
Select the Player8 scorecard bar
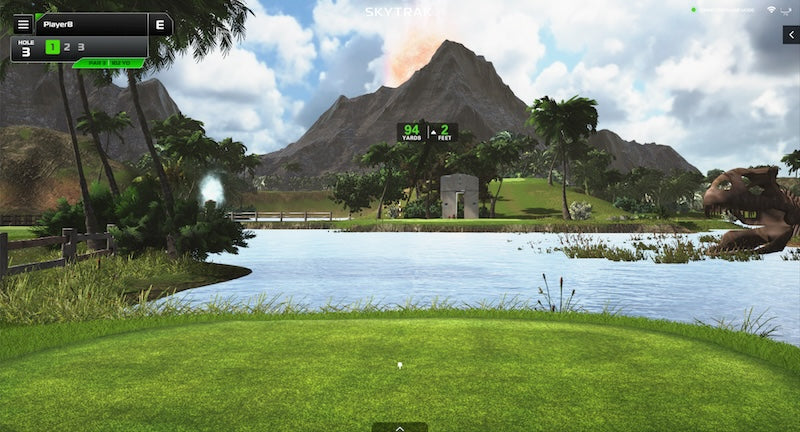(x=92, y=24)
